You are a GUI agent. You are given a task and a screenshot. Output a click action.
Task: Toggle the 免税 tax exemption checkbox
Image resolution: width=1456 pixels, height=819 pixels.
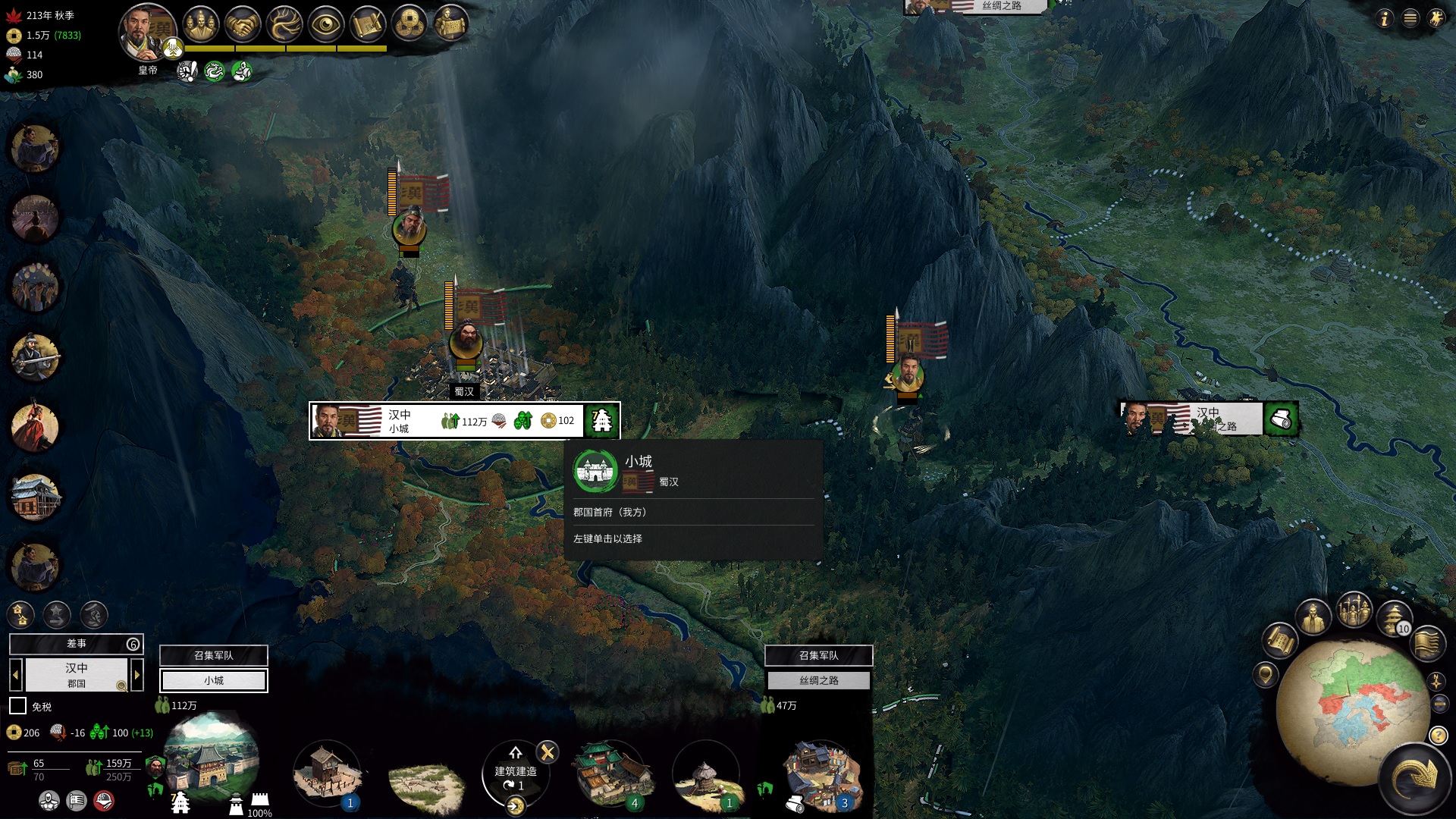click(17, 706)
